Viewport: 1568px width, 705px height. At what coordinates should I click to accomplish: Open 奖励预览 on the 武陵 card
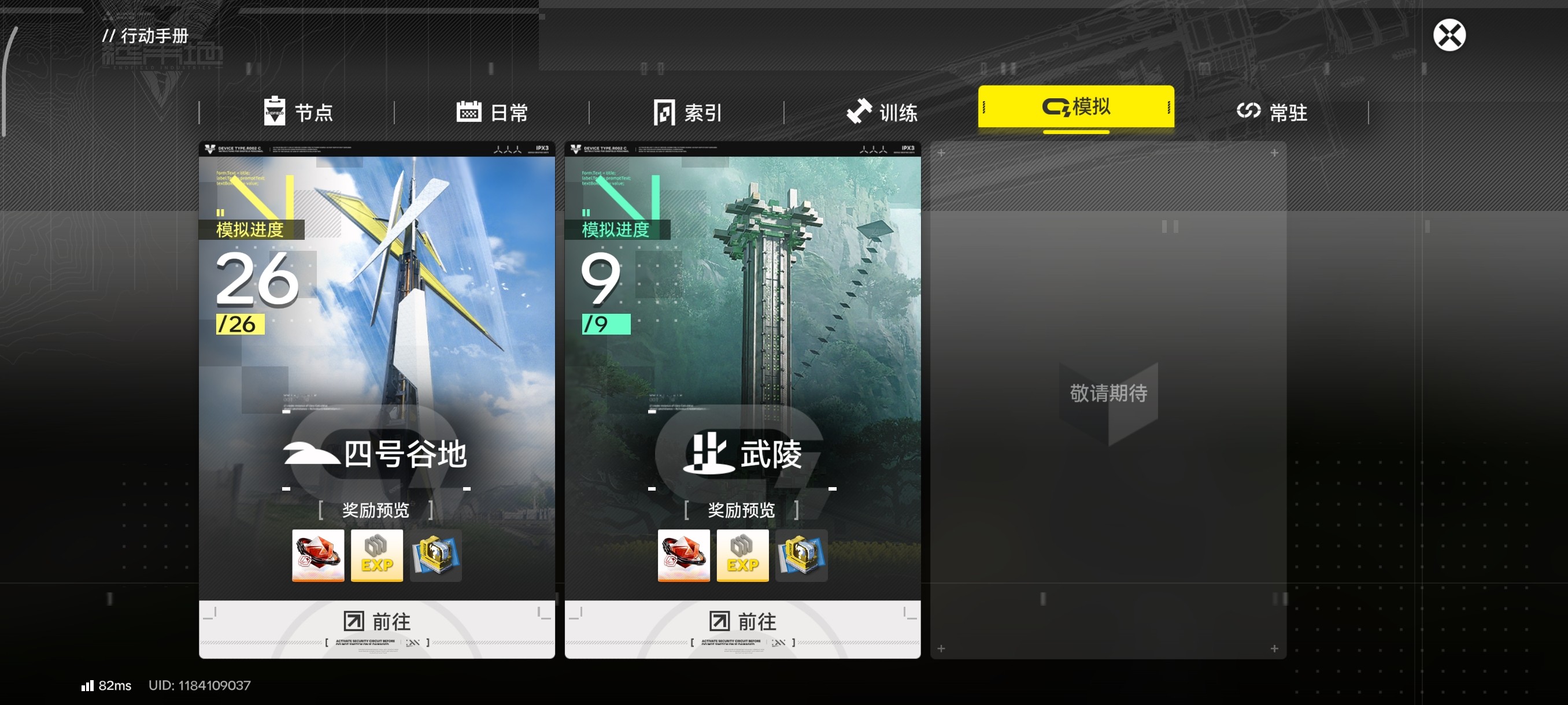(x=742, y=511)
